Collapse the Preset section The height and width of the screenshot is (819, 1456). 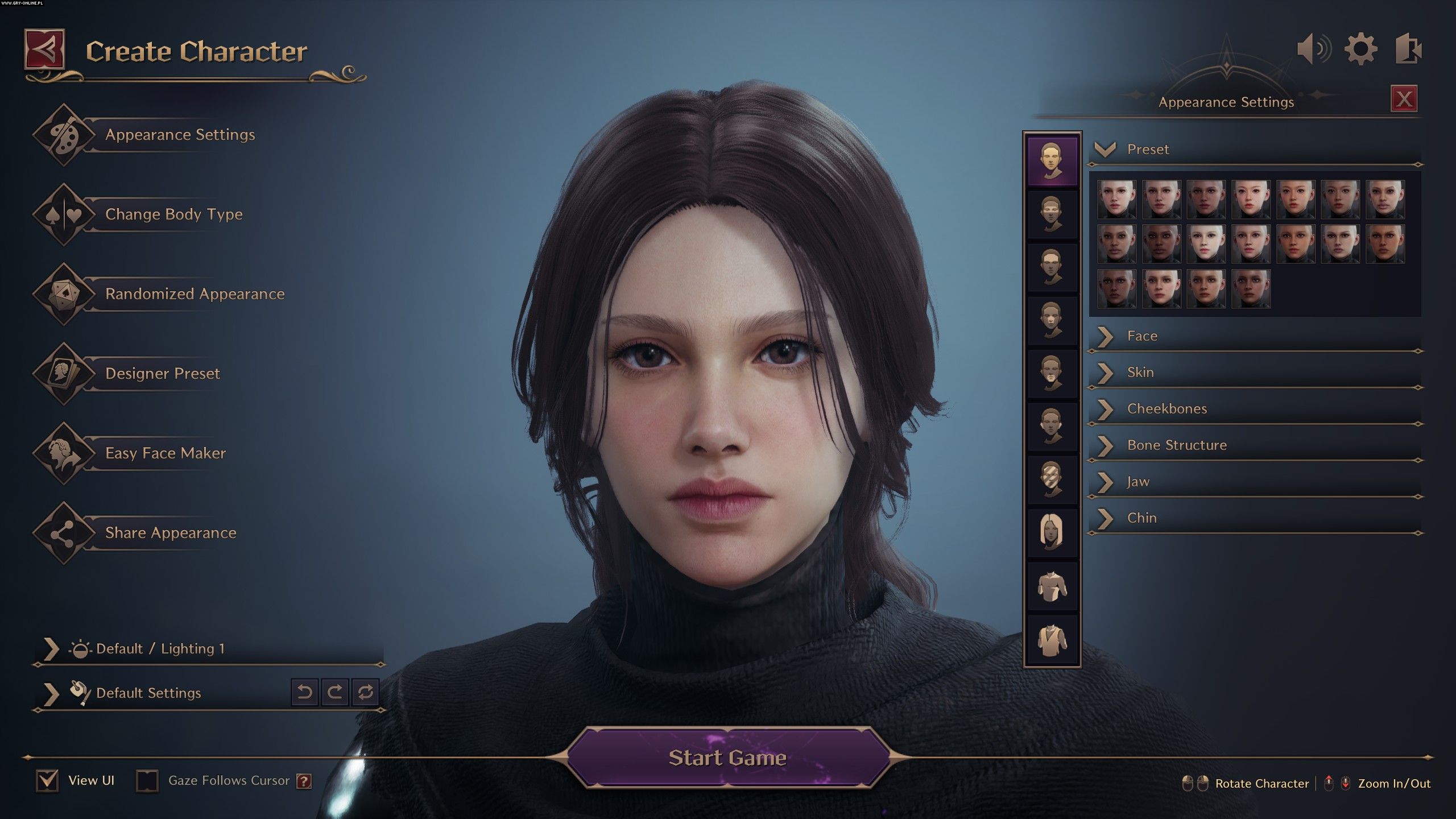click(x=1106, y=150)
